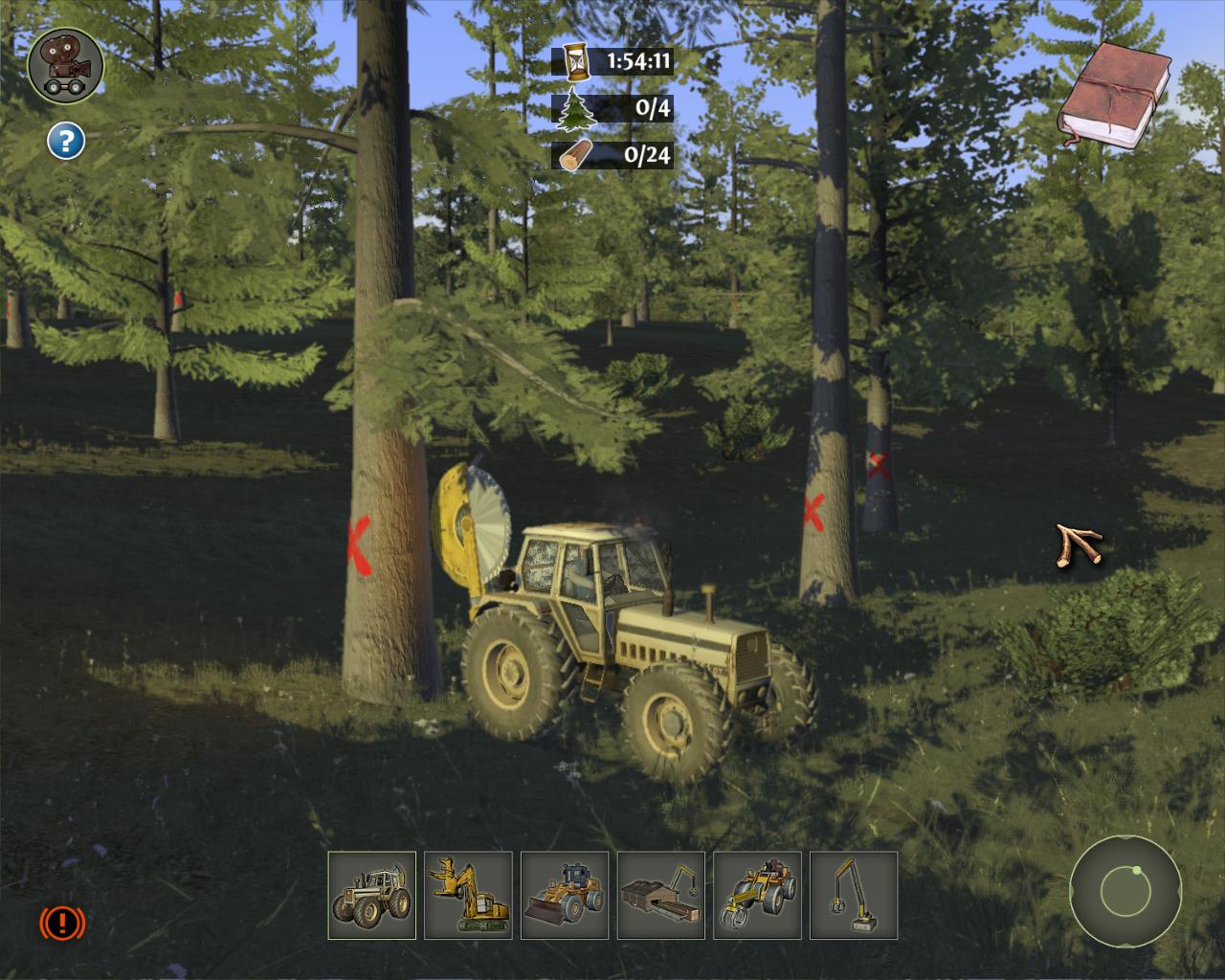Select the sawmill building slot

click(x=661, y=895)
